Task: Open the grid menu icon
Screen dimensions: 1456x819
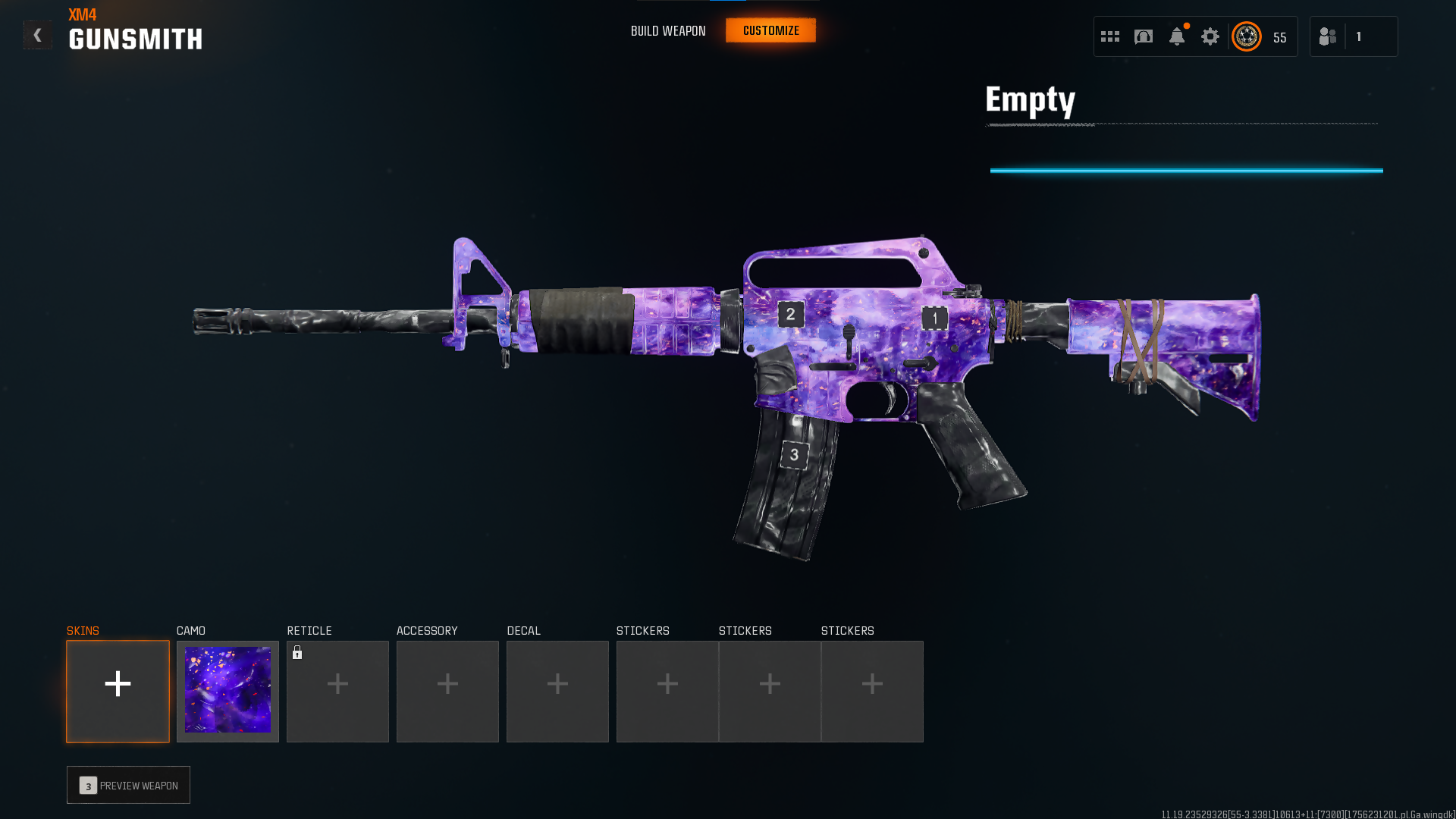Action: (1110, 36)
